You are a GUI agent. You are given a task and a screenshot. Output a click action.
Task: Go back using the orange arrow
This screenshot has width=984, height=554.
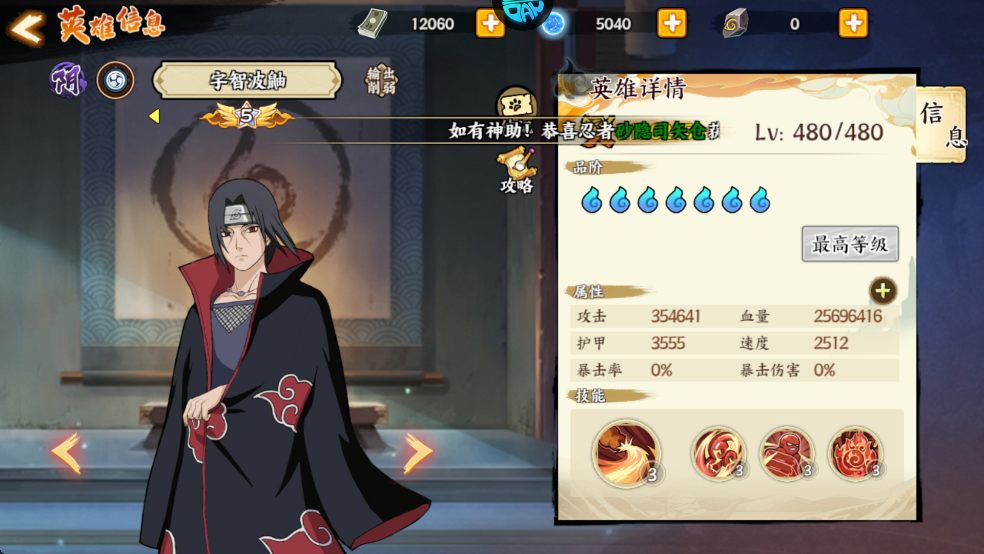[x=27, y=27]
